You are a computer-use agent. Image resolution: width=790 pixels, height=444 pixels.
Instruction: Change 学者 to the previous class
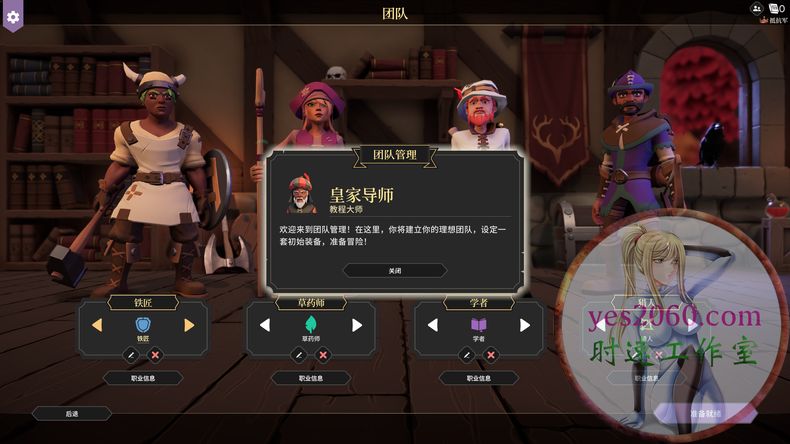click(433, 325)
